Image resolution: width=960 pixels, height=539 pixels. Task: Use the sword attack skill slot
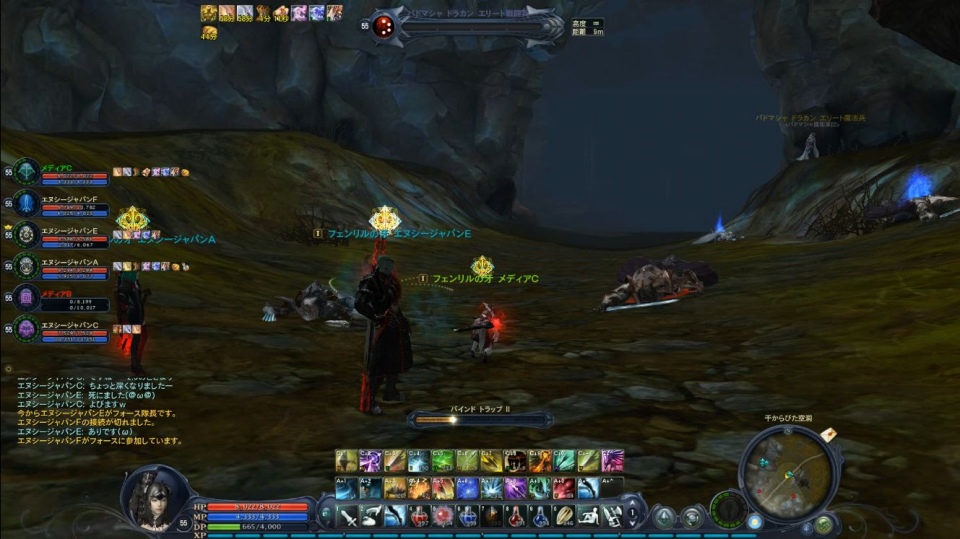click(x=347, y=516)
